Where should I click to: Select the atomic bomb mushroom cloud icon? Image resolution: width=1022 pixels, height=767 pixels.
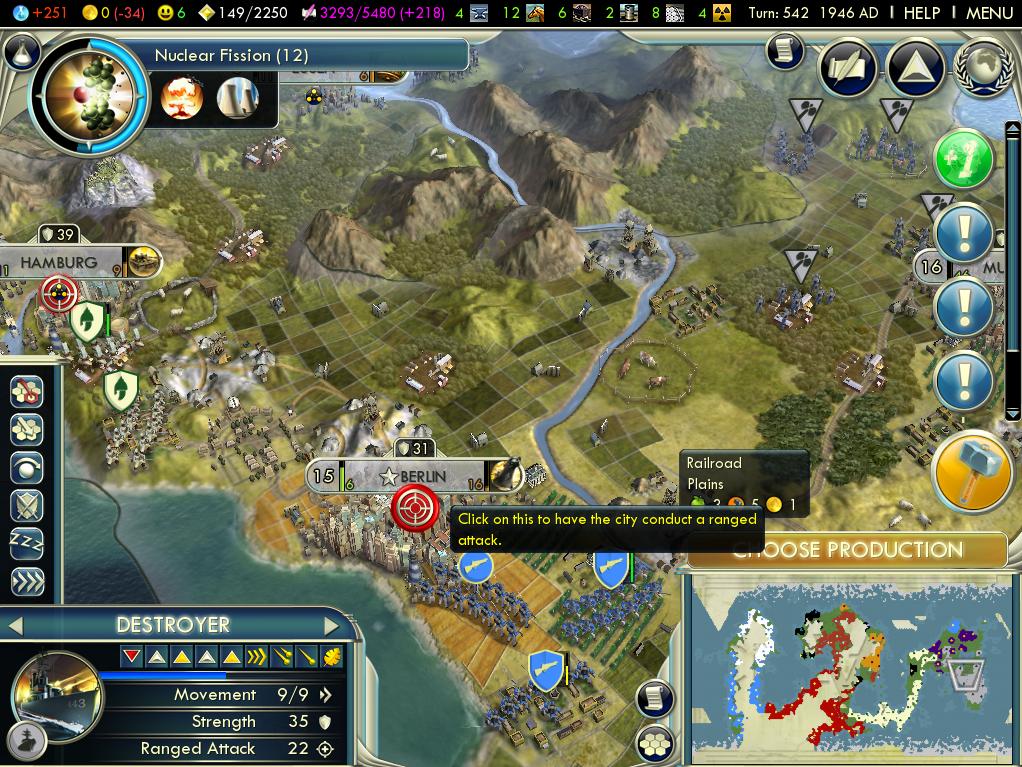pyautogui.click(x=182, y=98)
